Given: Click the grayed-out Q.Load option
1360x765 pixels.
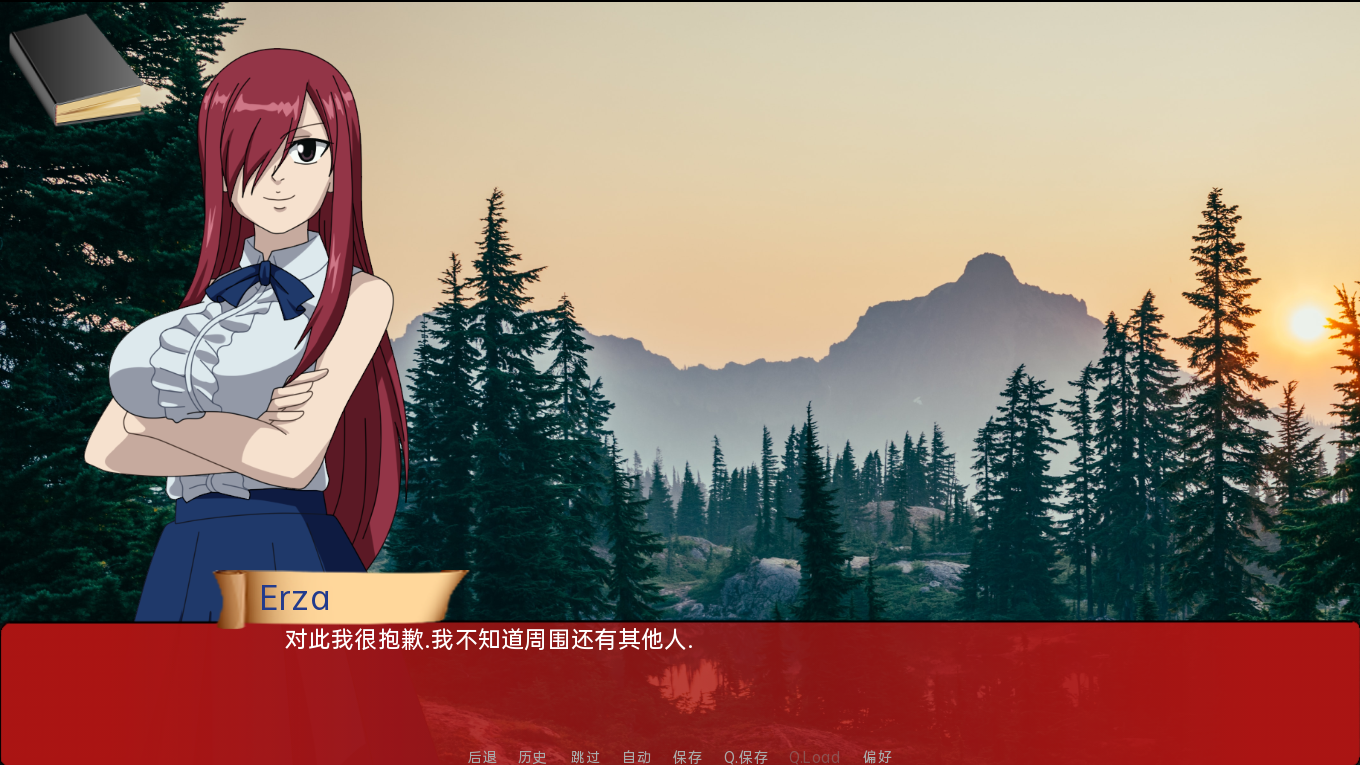Looking at the screenshot, I should coord(814,757).
